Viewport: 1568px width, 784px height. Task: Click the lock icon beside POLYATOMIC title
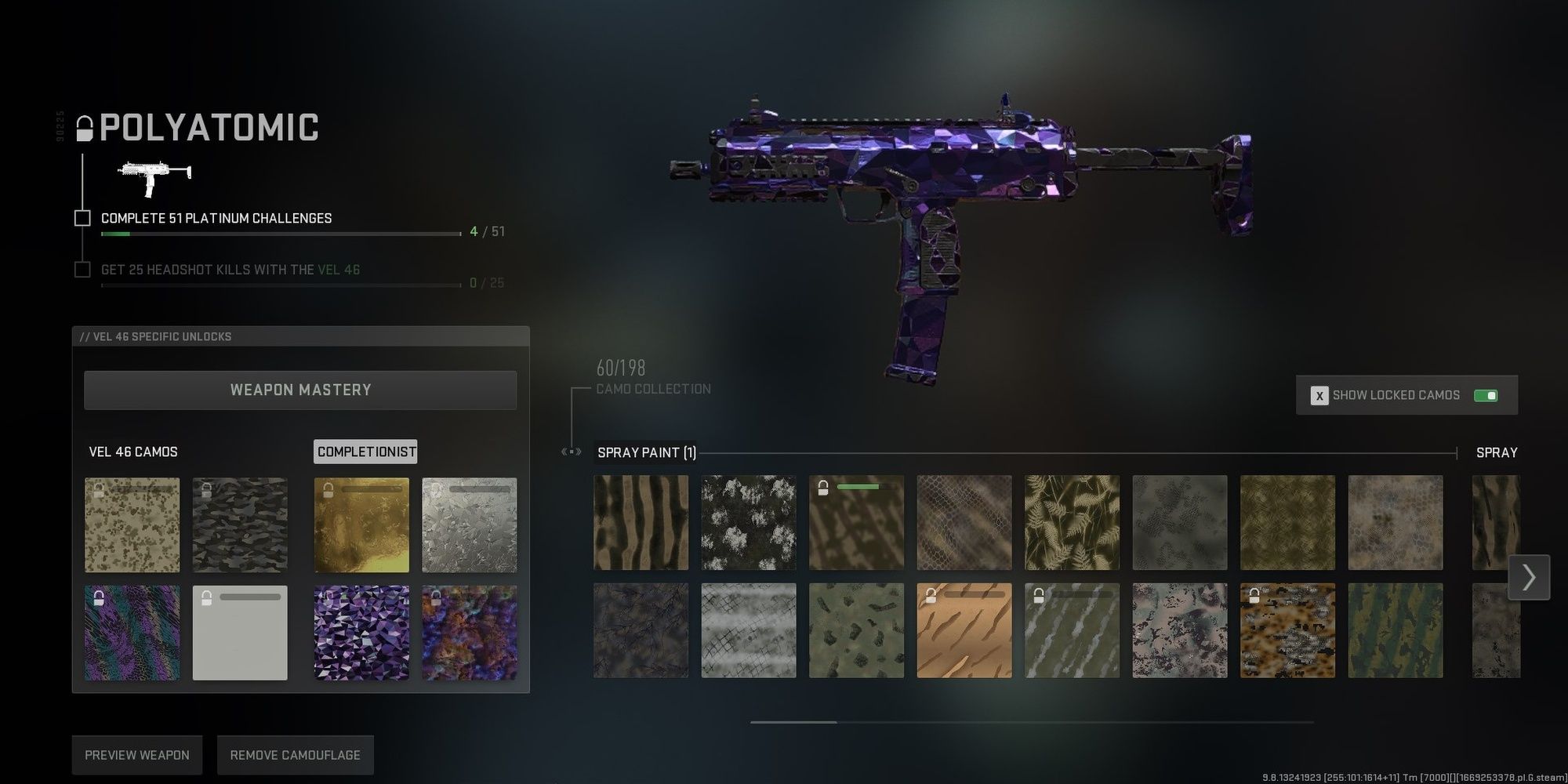click(x=83, y=128)
